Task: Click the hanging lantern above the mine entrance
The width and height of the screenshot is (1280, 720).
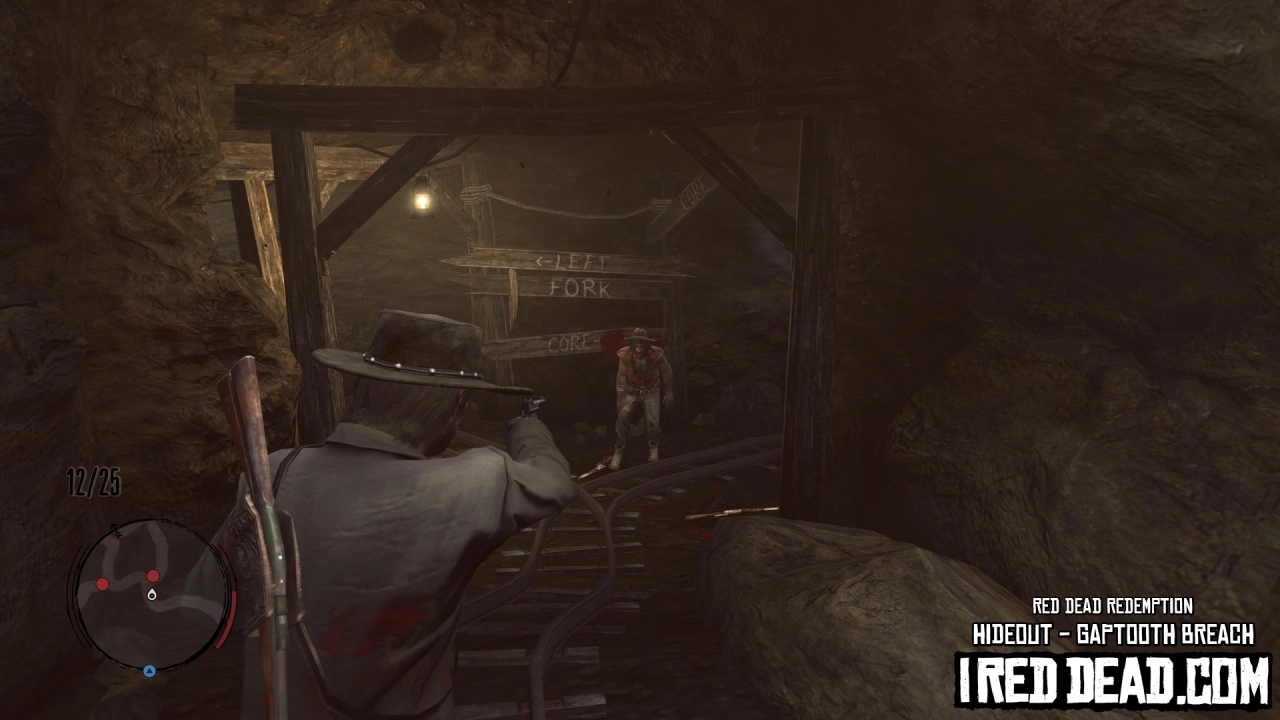Action: click(x=420, y=196)
